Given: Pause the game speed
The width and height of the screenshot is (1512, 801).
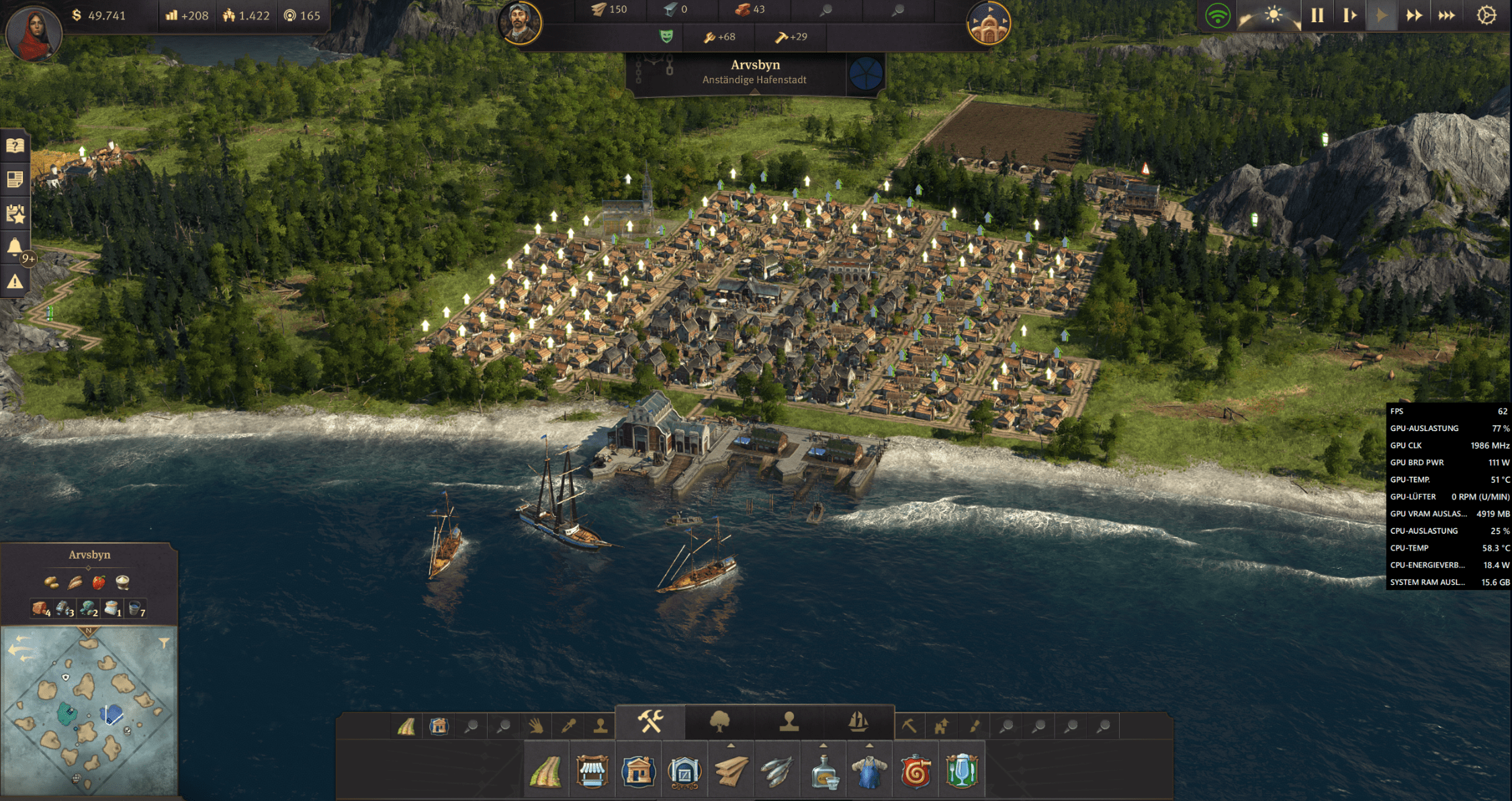Looking at the screenshot, I should click(1317, 15).
